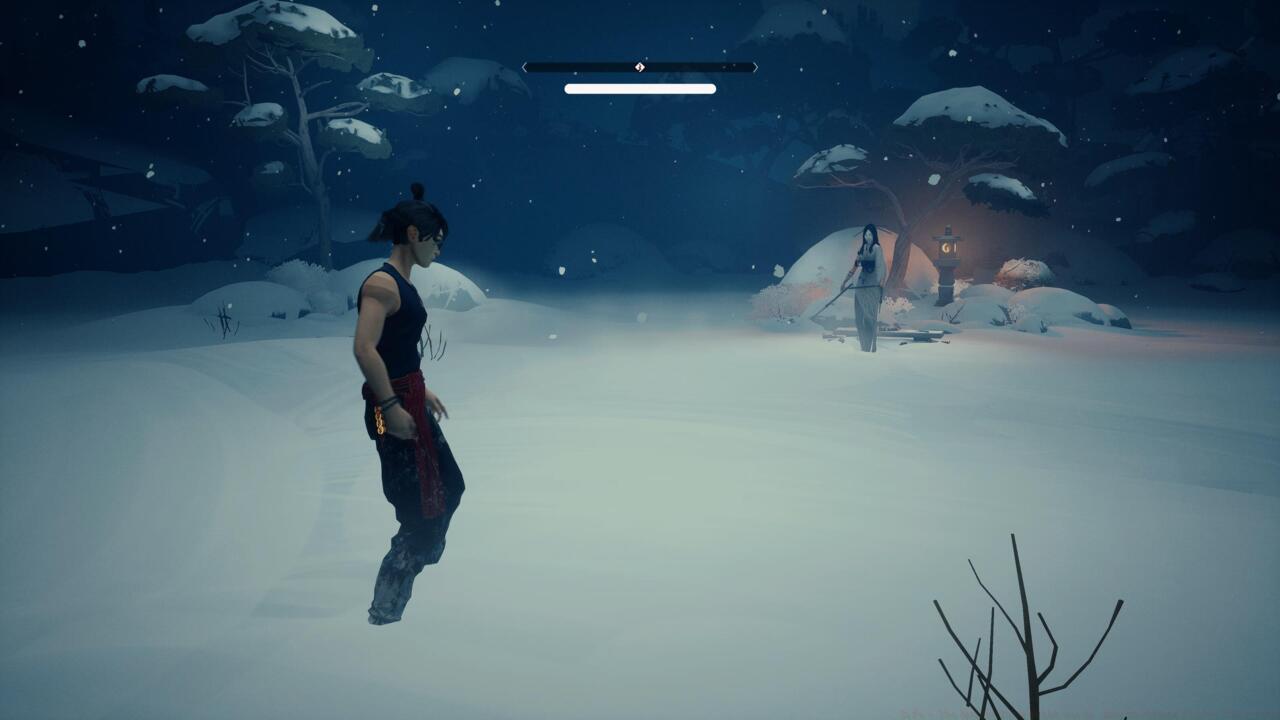The height and width of the screenshot is (720, 1280).
Task: Click the flame inside the stone lantern
Action: (x=948, y=248)
